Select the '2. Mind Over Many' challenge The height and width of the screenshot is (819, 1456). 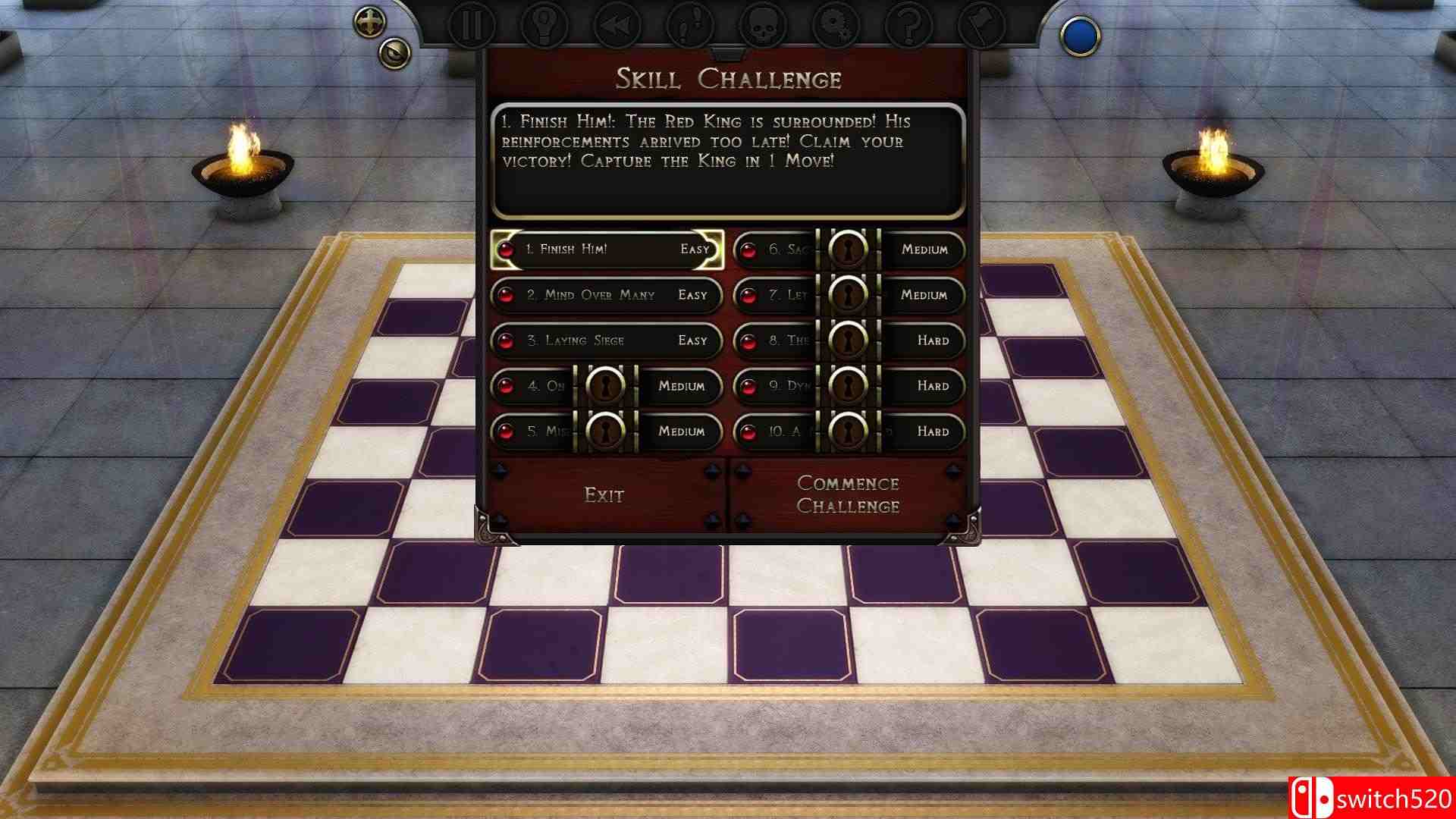[607, 295]
